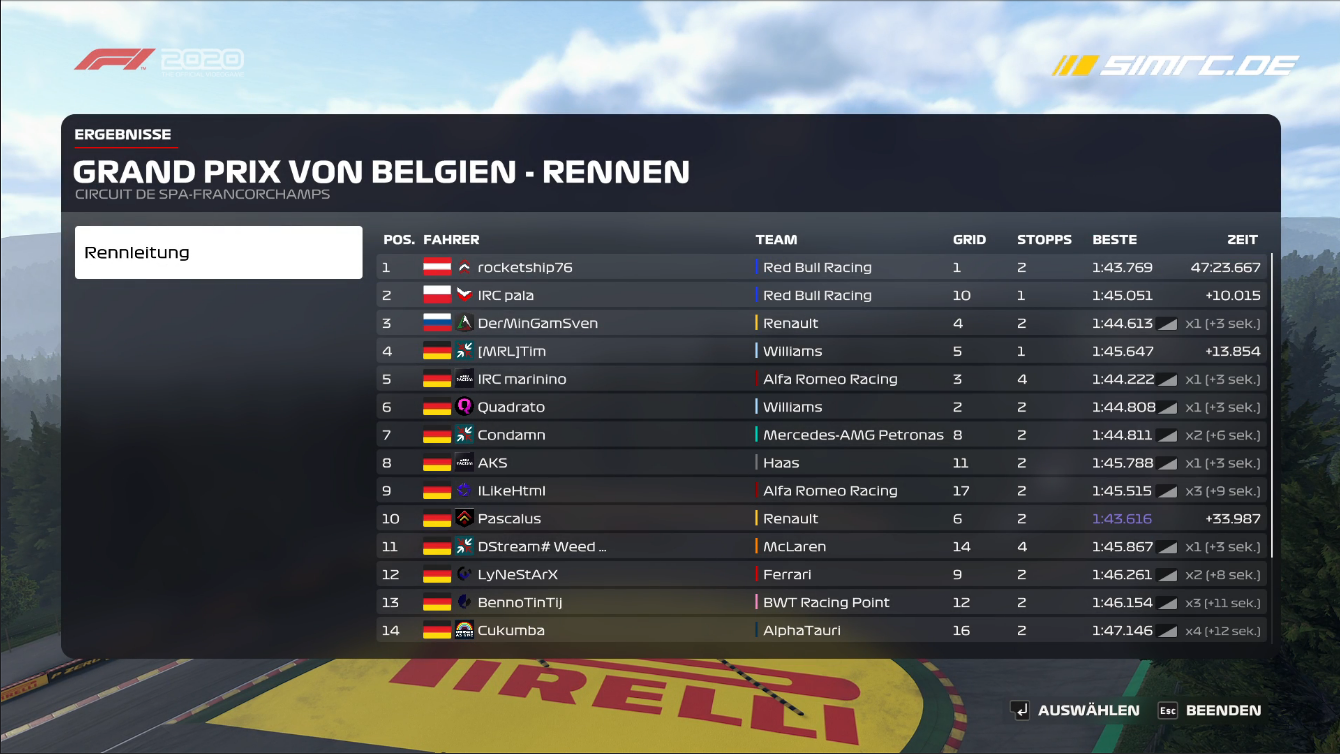This screenshot has width=1340, height=754.
Task: Exit results with the Beenden button
Action: point(1209,710)
